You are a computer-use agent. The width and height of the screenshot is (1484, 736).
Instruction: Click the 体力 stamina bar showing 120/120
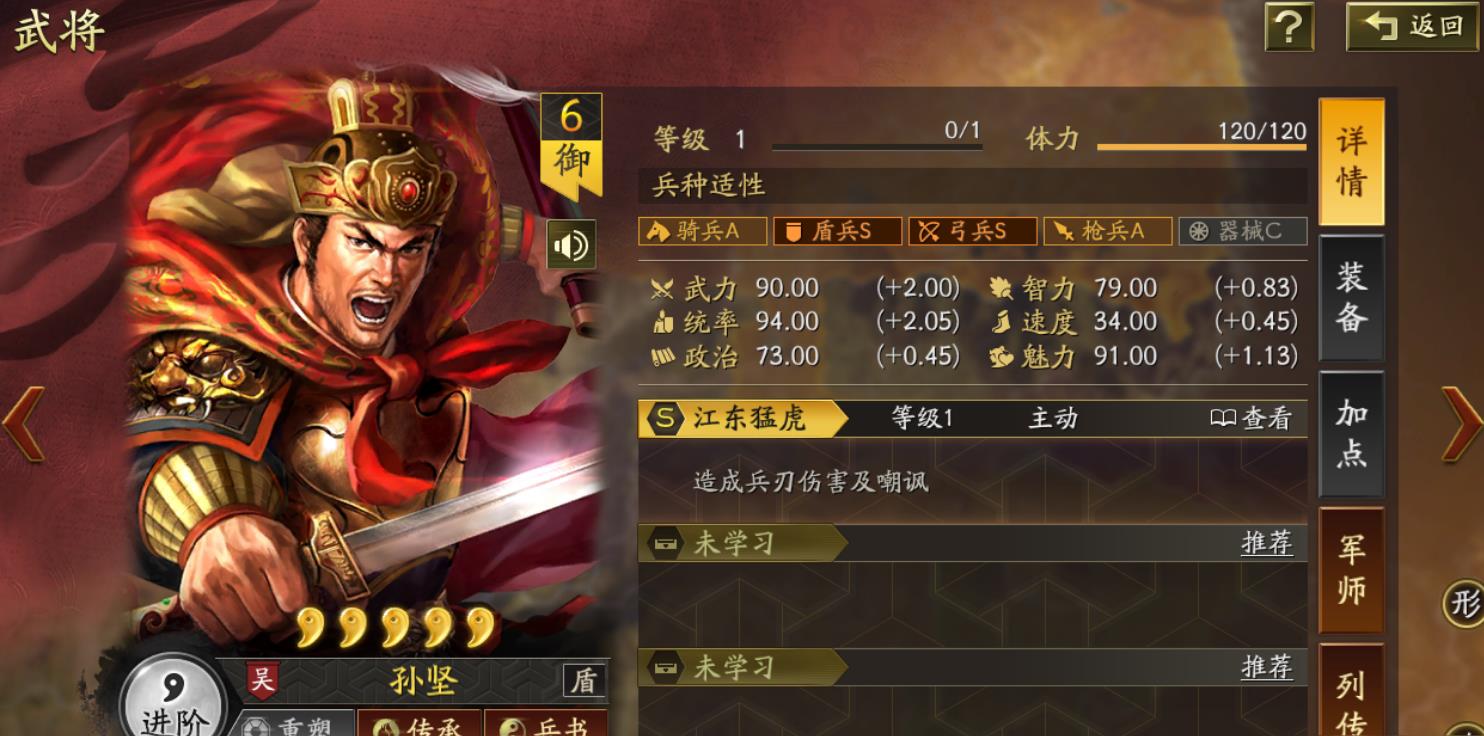pos(1200,145)
